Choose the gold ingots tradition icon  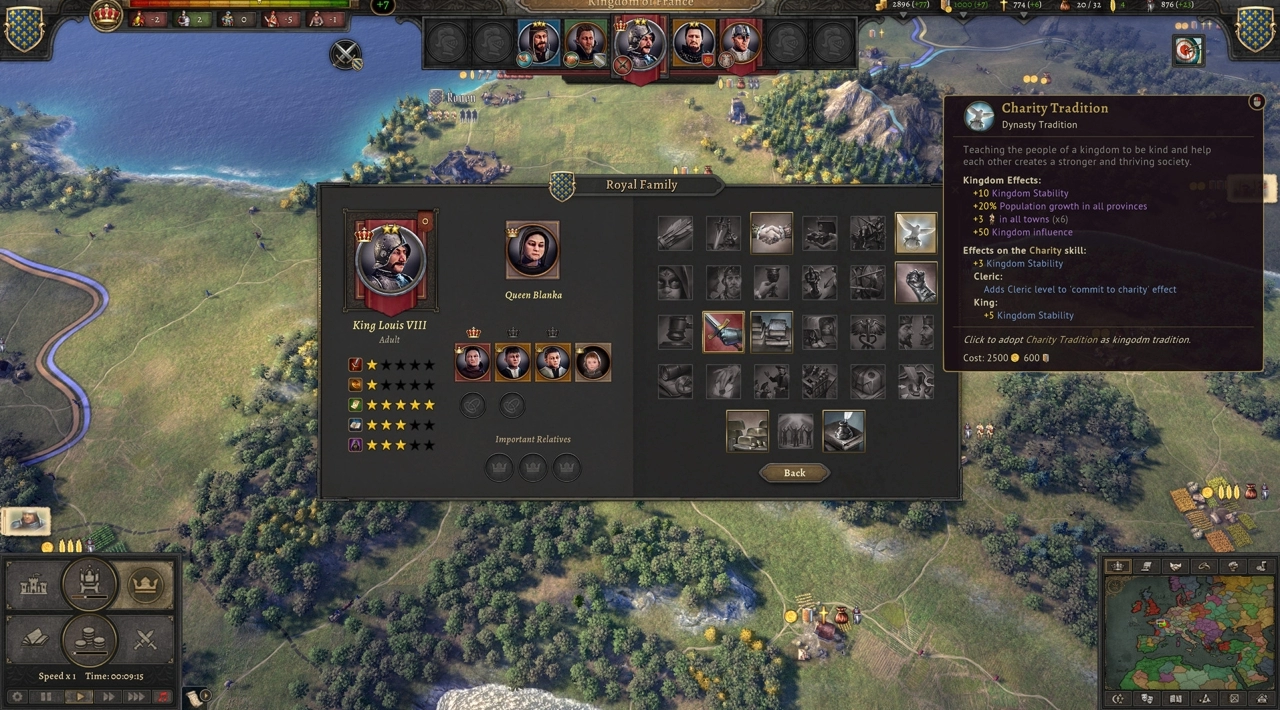747,431
